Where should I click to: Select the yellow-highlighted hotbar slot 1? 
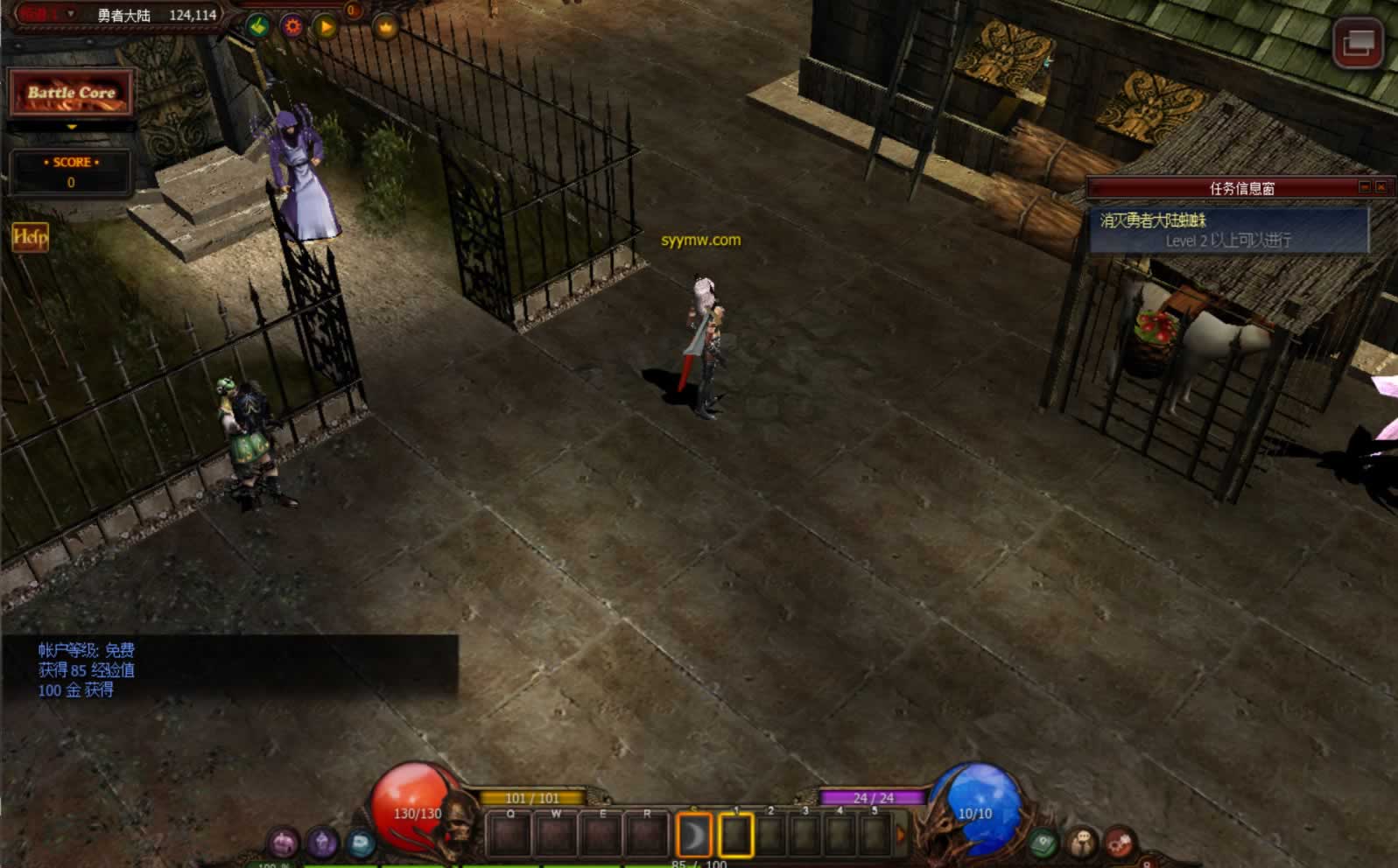point(735,836)
